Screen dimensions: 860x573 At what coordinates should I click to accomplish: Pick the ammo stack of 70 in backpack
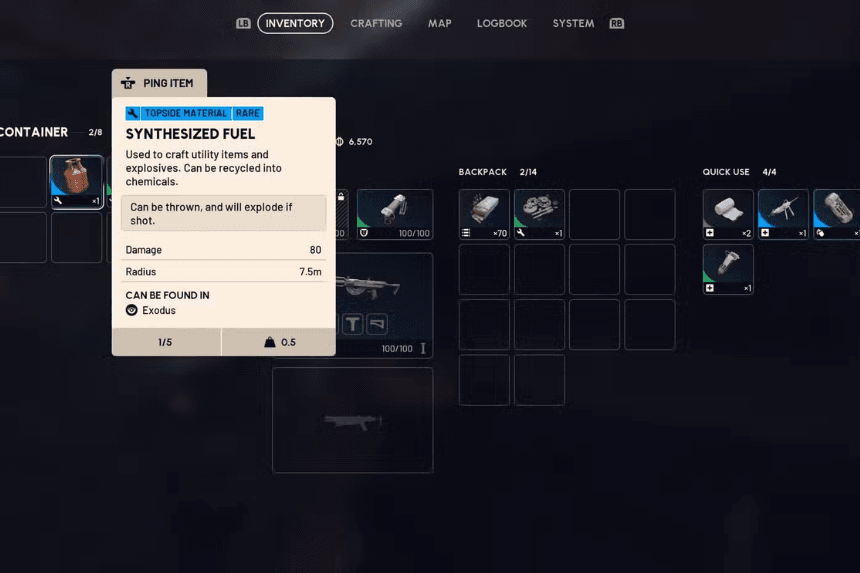484,215
